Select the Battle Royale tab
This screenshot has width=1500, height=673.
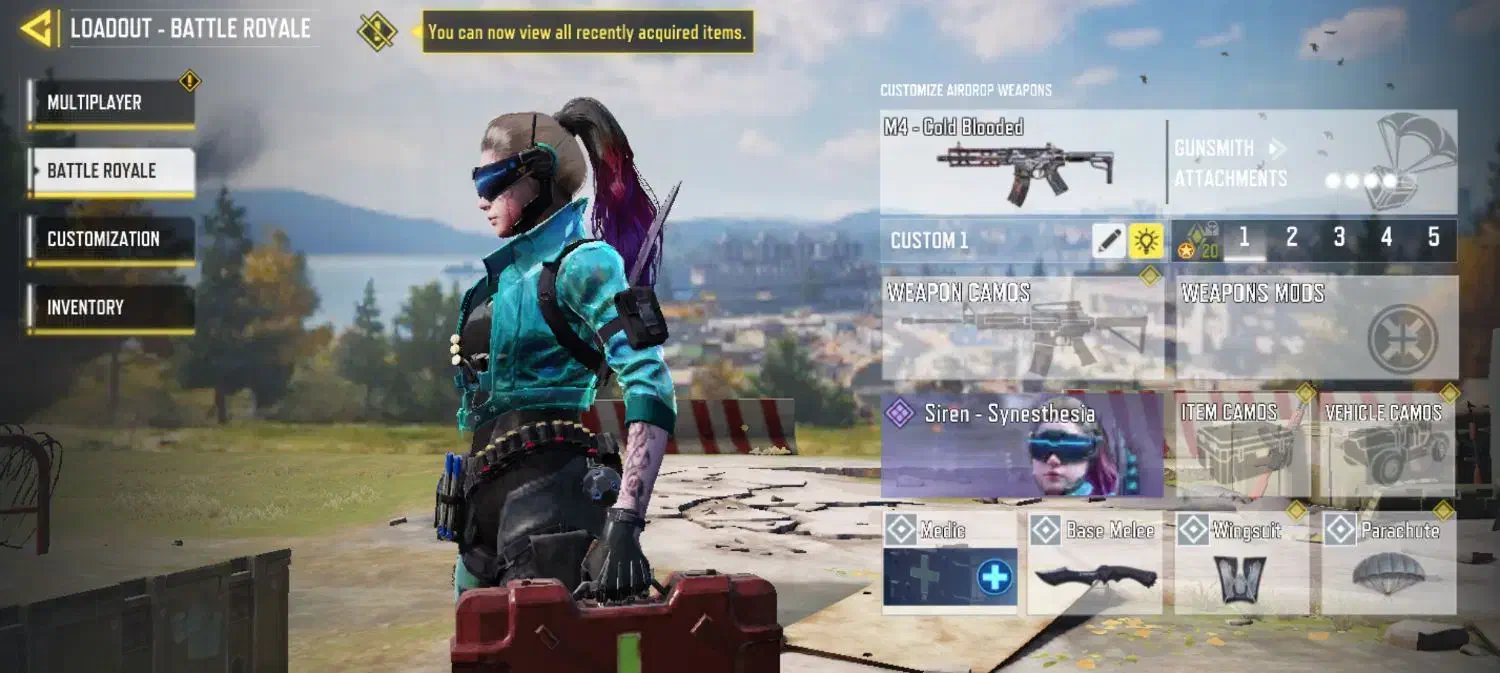(x=111, y=171)
